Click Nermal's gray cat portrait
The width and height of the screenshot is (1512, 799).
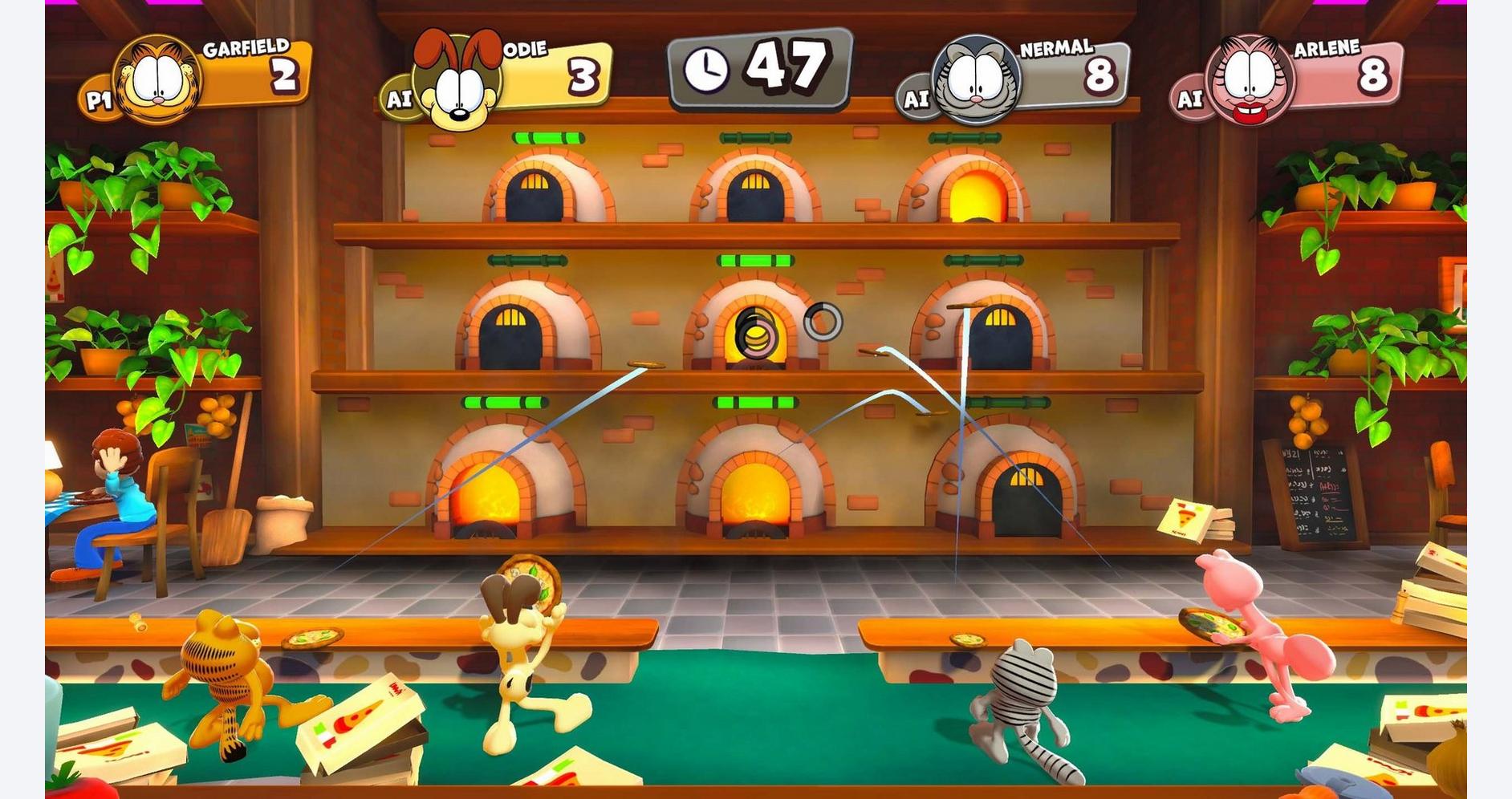coord(975,80)
